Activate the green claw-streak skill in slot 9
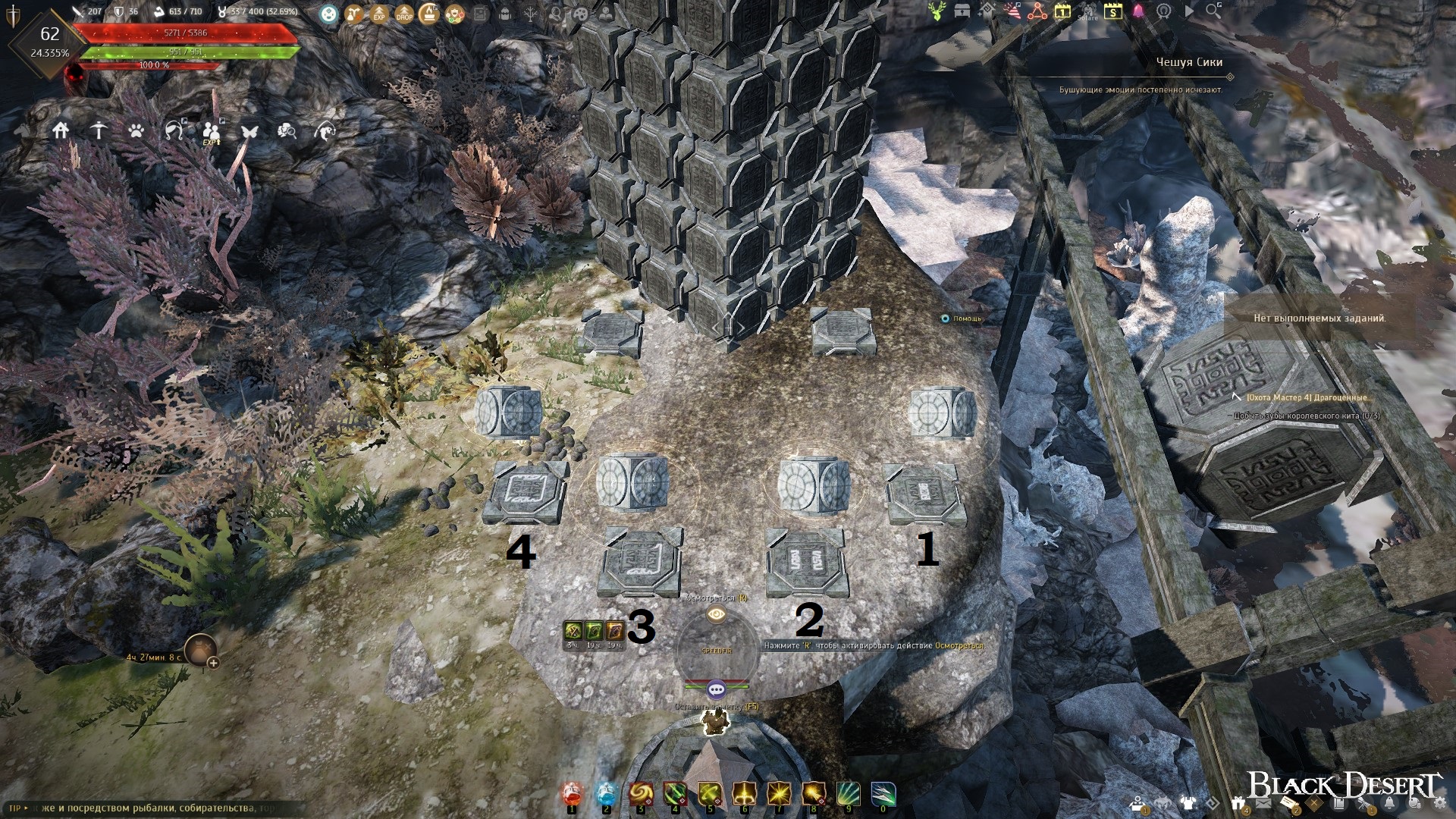The width and height of the screenshot is (1456, 819). [848, 794]
